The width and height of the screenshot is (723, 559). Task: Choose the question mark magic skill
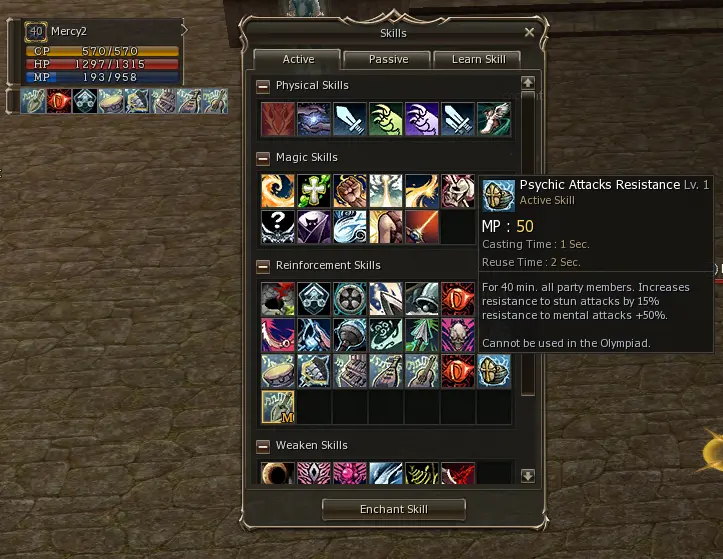pos(278,227)
